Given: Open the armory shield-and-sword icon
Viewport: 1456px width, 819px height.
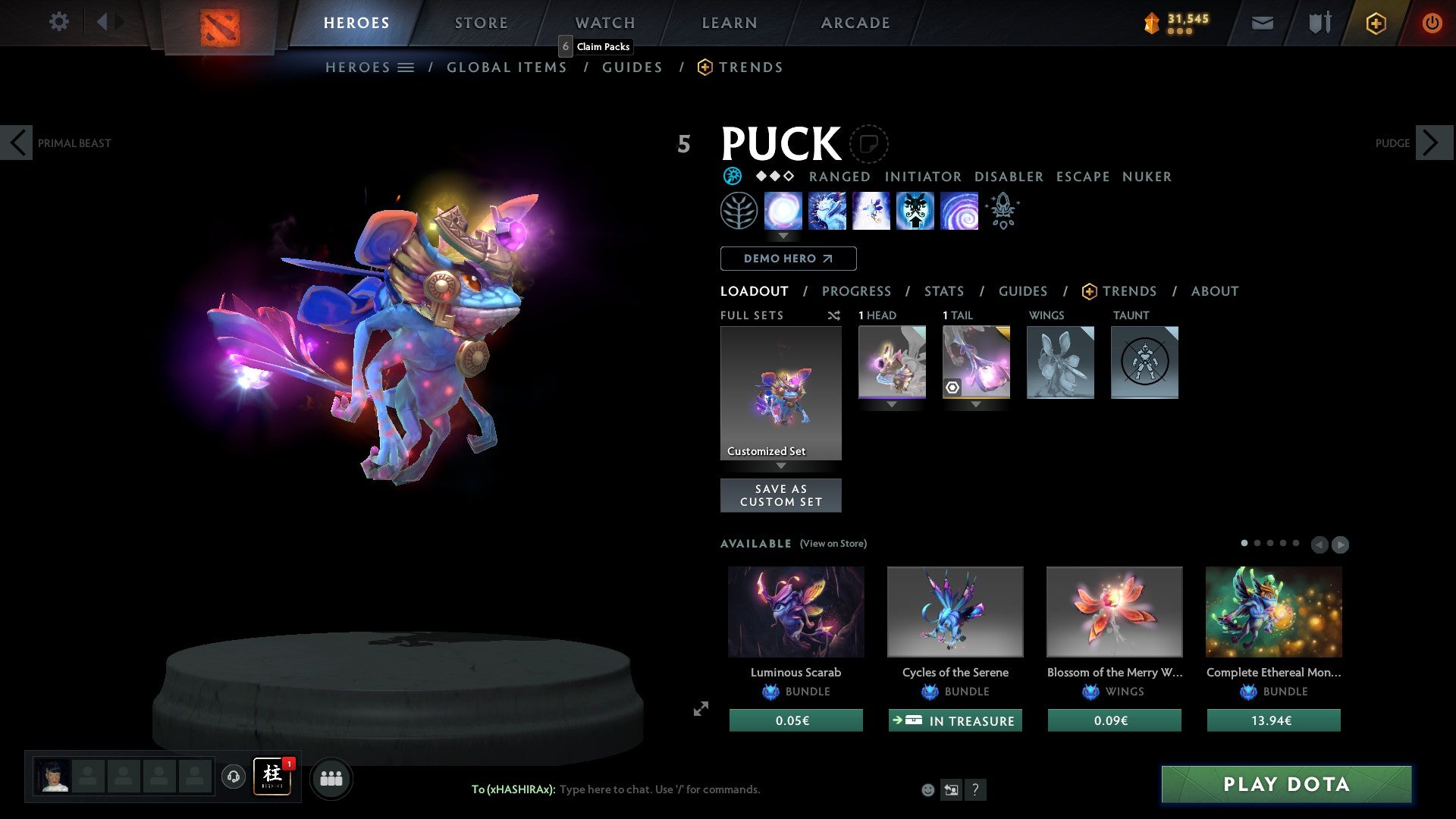Looking at the screenshot, I should click(1319, 23).
